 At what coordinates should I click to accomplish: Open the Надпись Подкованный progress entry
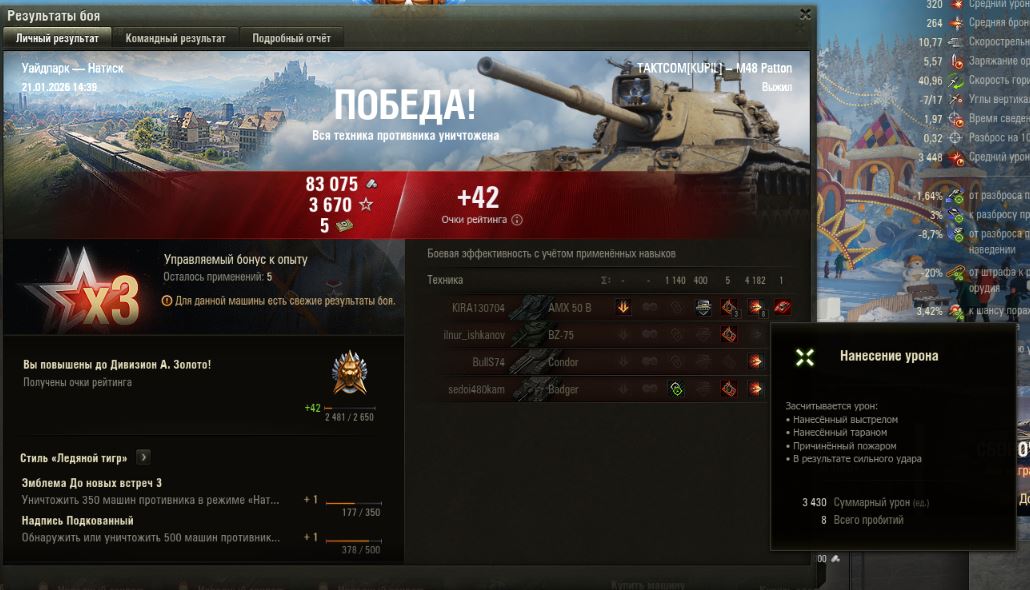tap(150, 529)
